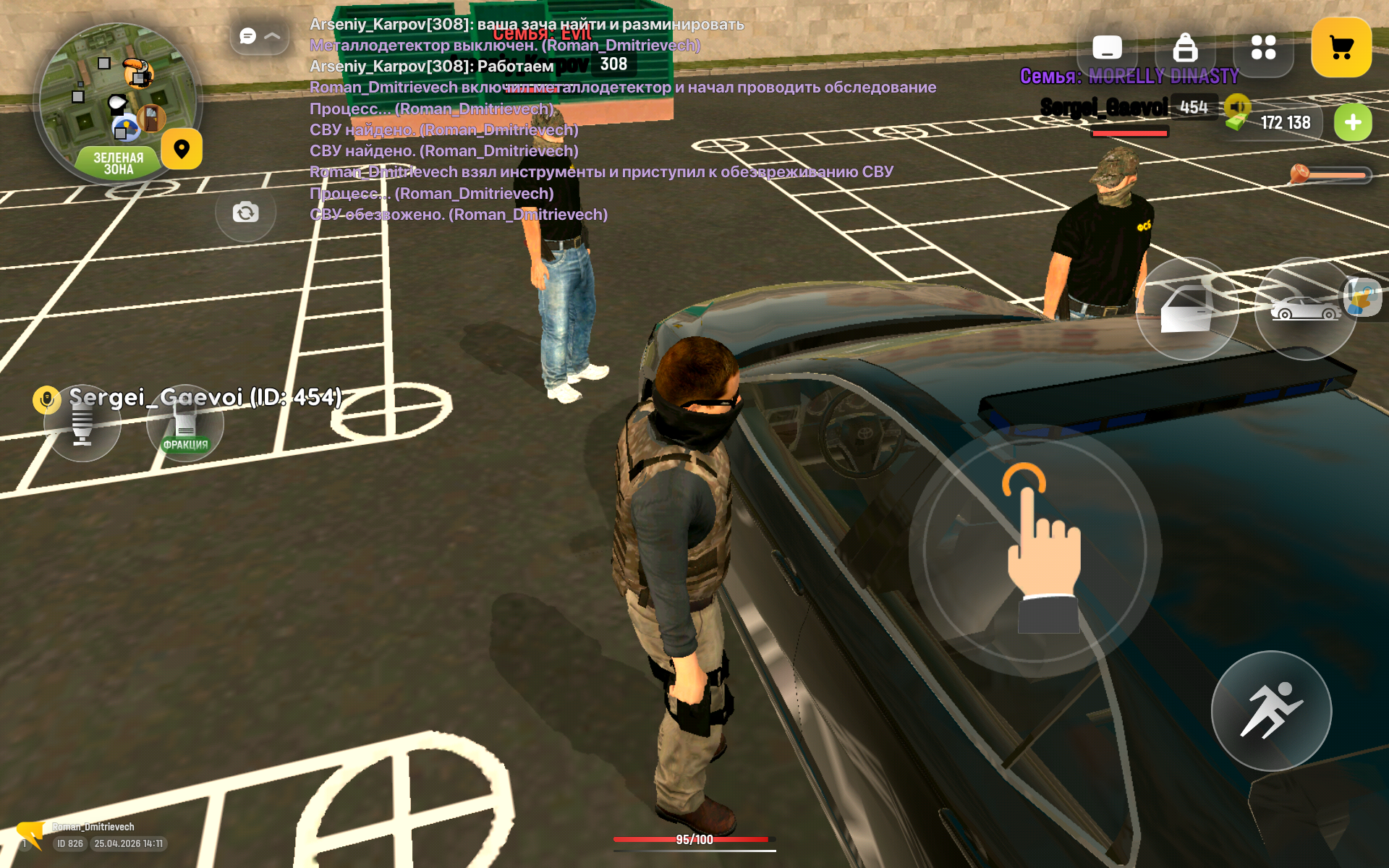Tap the car door button
1389x868 pixels.
pyautogui.click(x=1186, y=310)
